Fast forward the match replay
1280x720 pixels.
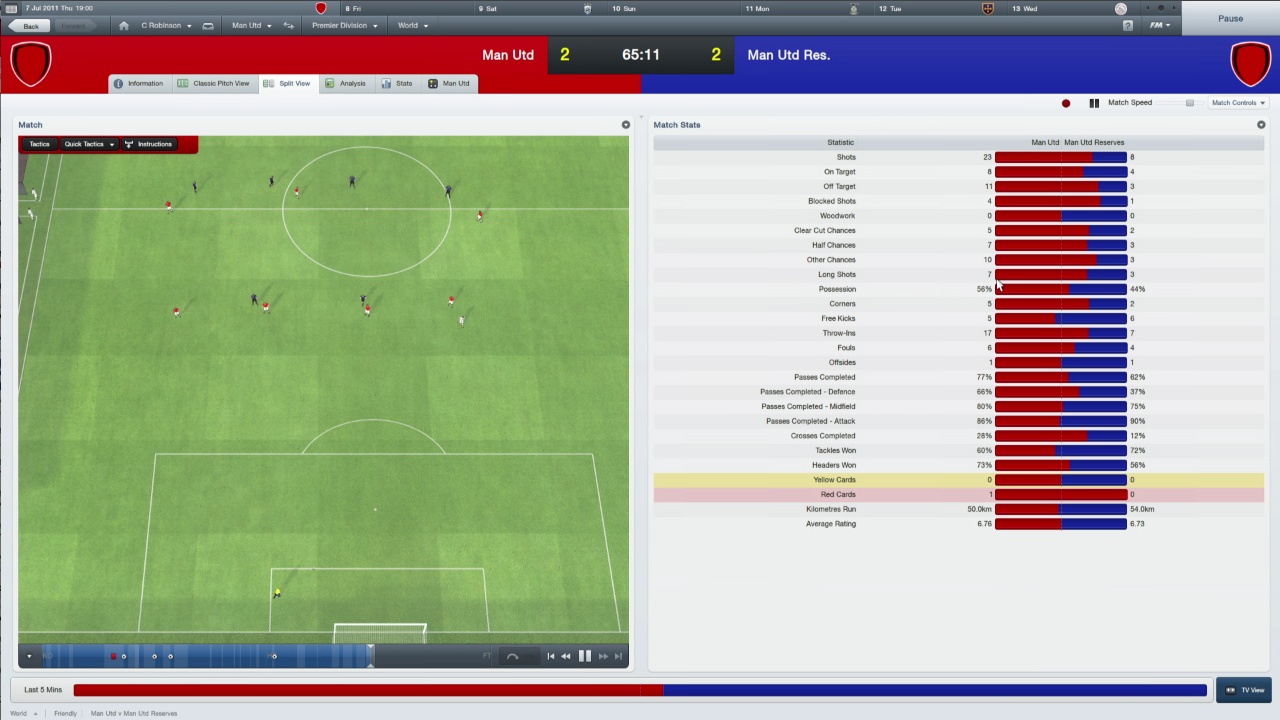pos(604,656)
